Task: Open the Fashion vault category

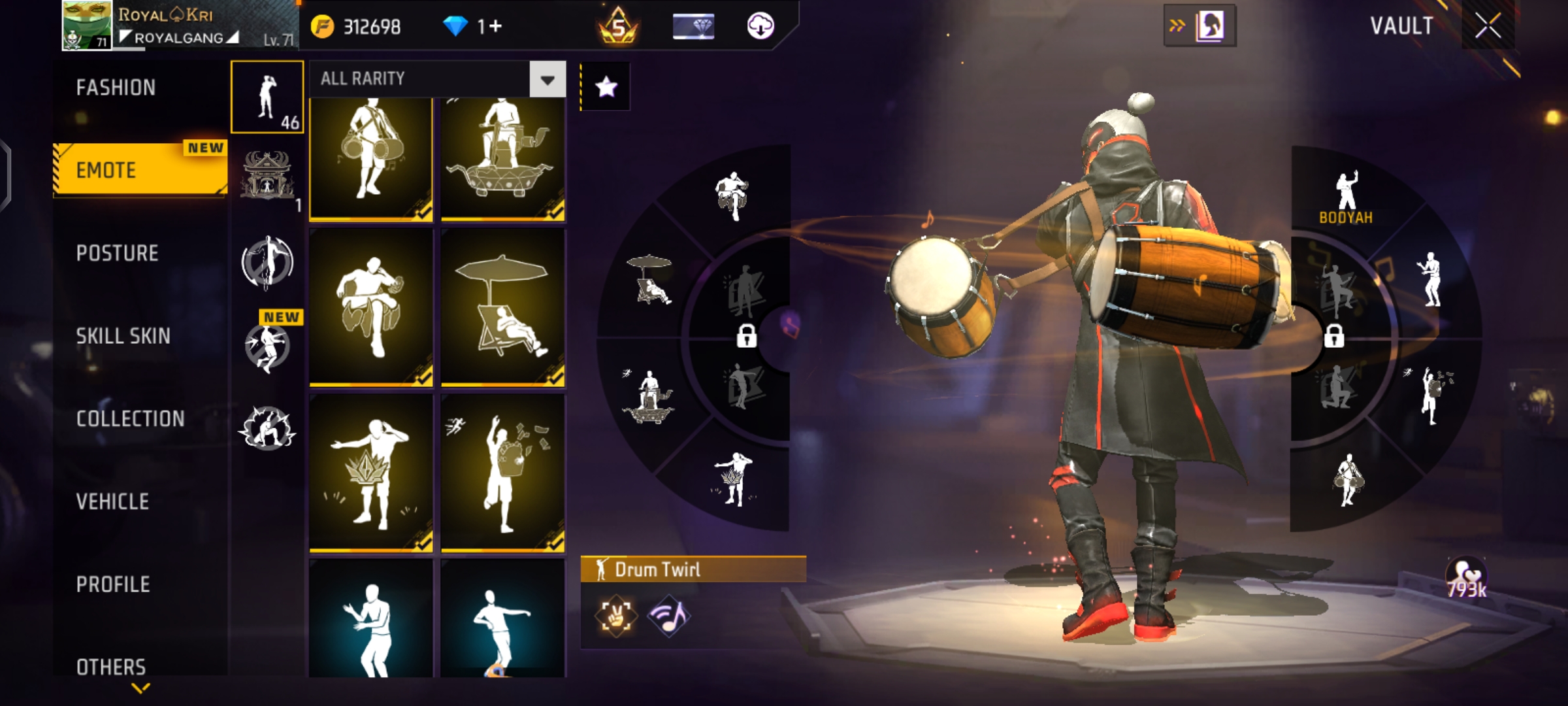Action: pyautogui.click(x=116, y=88)
